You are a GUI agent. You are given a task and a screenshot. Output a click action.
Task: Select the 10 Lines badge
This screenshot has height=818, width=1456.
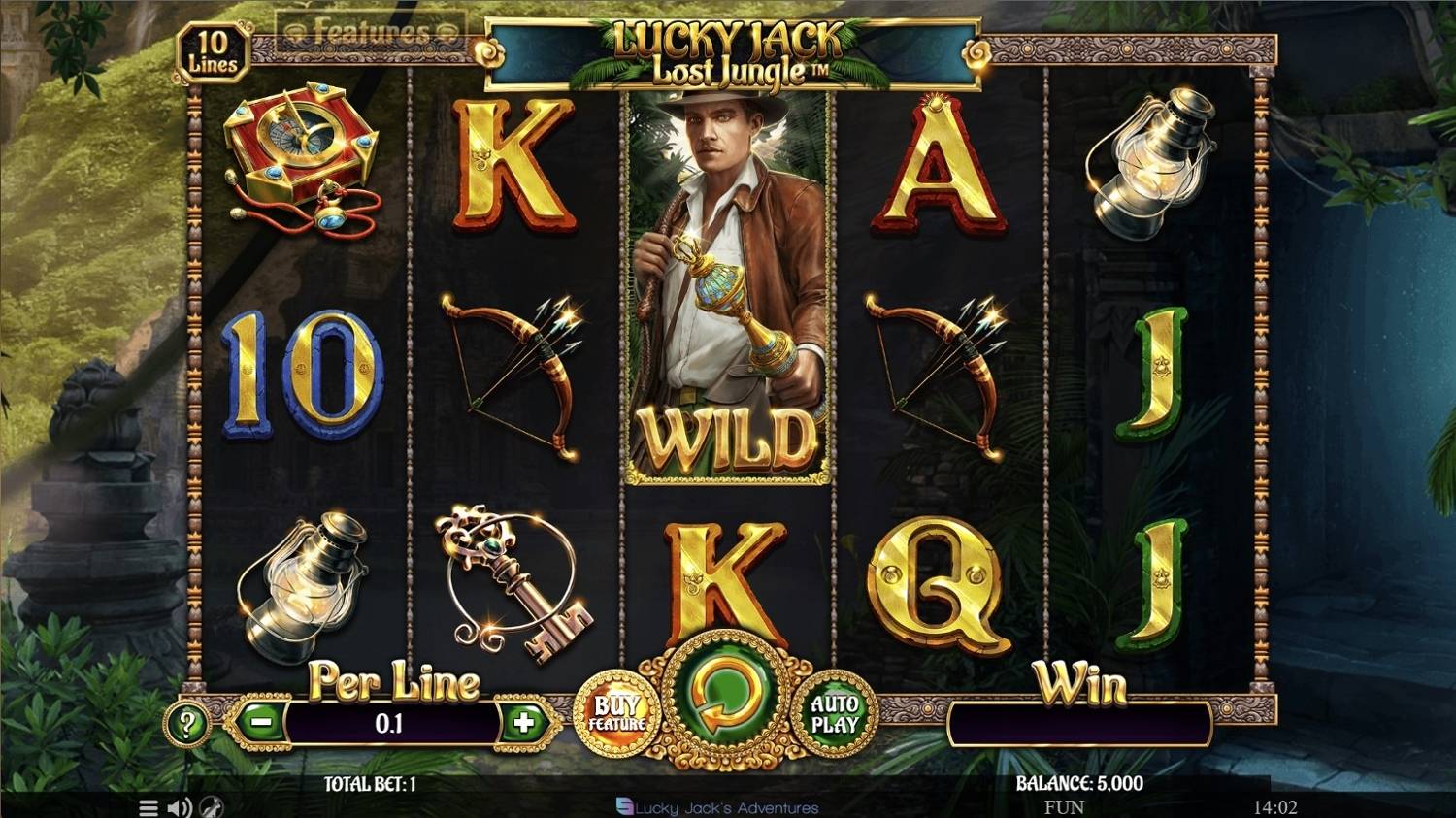(215, 49)
